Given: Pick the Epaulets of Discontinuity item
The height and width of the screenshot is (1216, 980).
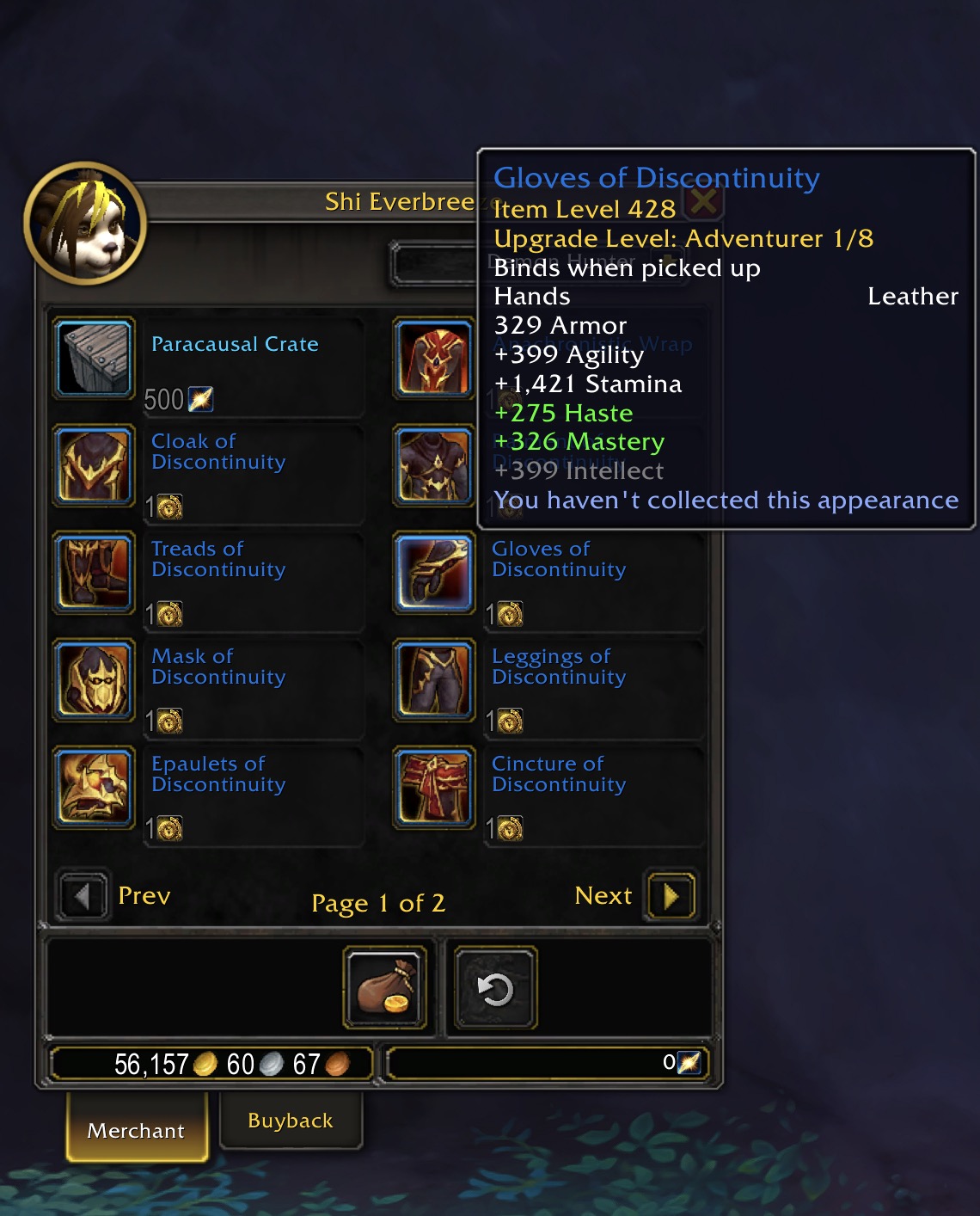Looking at the screenshot, I should (95, 788).
